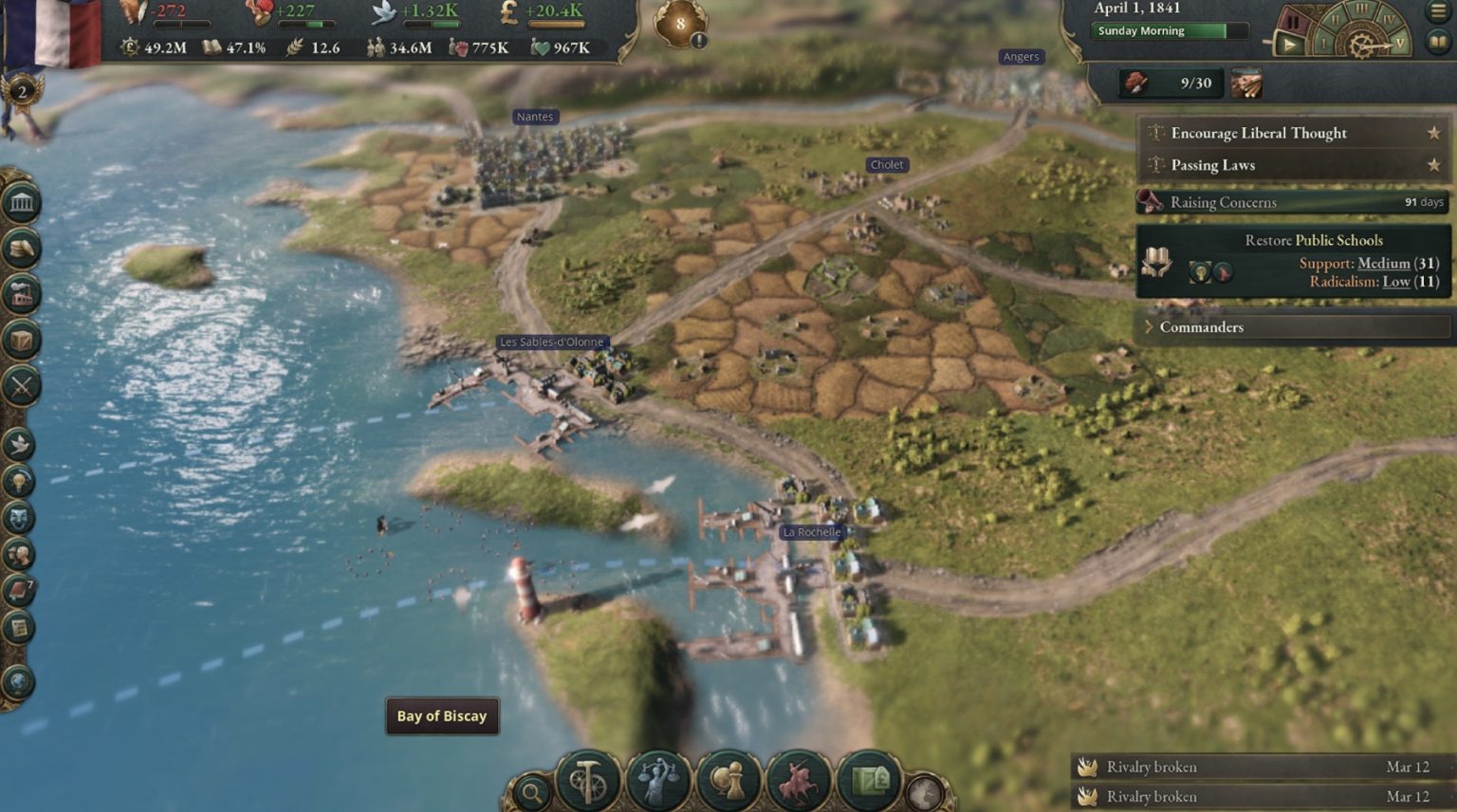This screenshot has height=812, width=1457.
Task: Resume time using the play arrow
Action: pyautogui.click(x=1289, y=44)
